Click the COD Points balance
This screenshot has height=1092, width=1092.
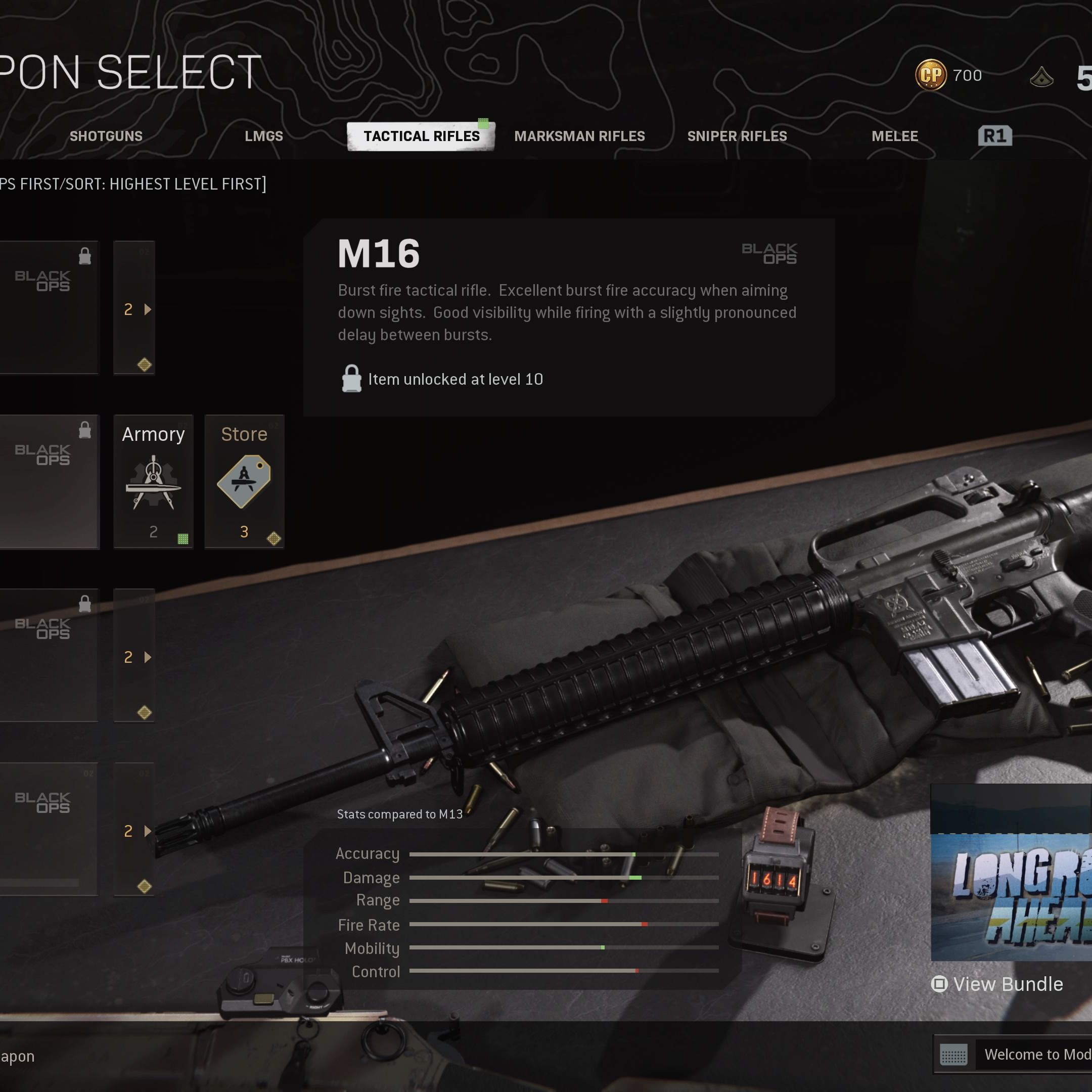point(949,75)
